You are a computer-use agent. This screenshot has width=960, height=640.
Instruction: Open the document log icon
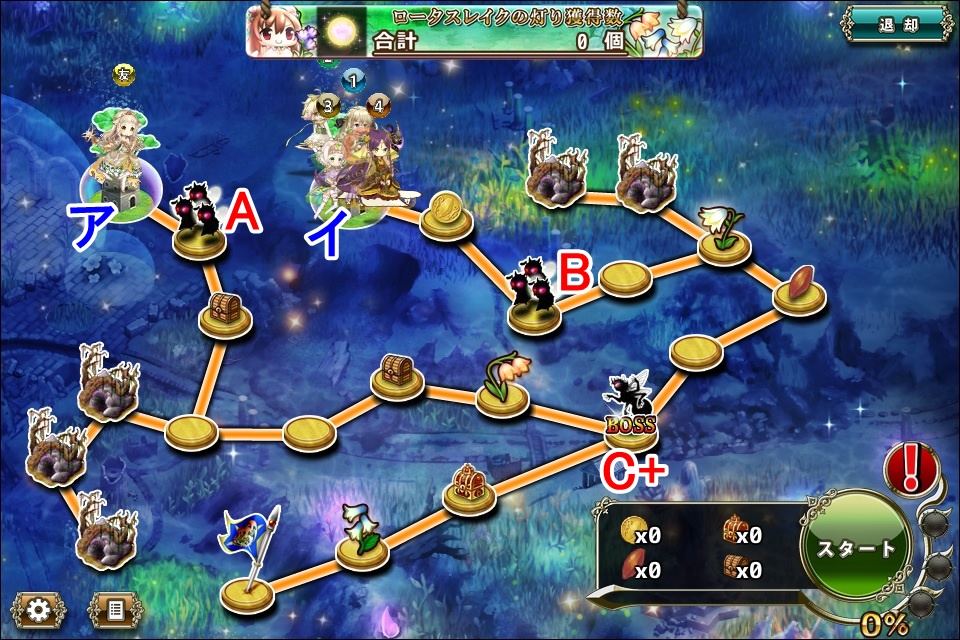pos(116,609)
